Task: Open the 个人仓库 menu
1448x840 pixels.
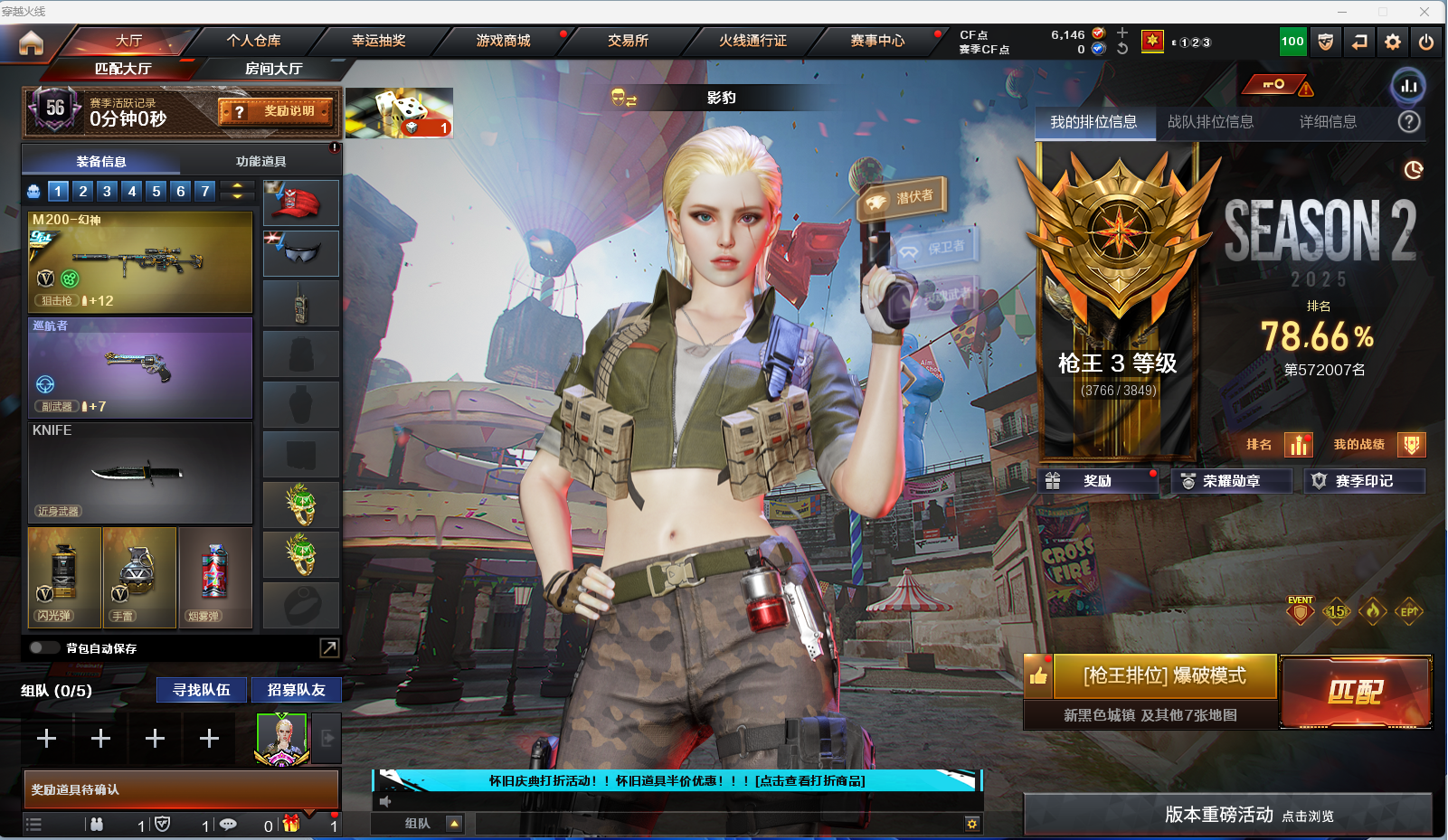Action: (253, 41)
